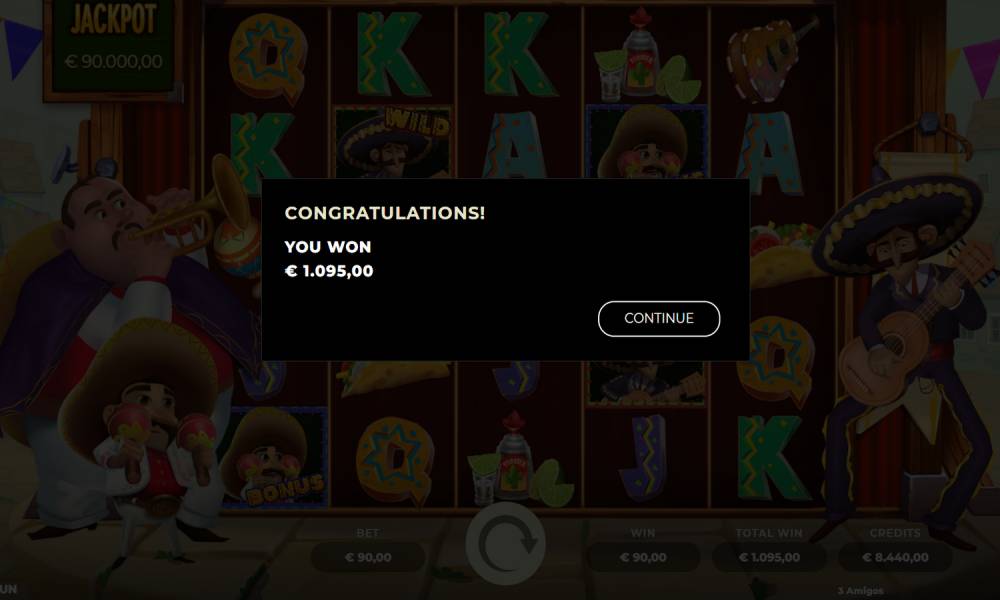The image size is (1000, 600).
Task: Continue past the congratulations popup
Action: click(x=658, y=319)
